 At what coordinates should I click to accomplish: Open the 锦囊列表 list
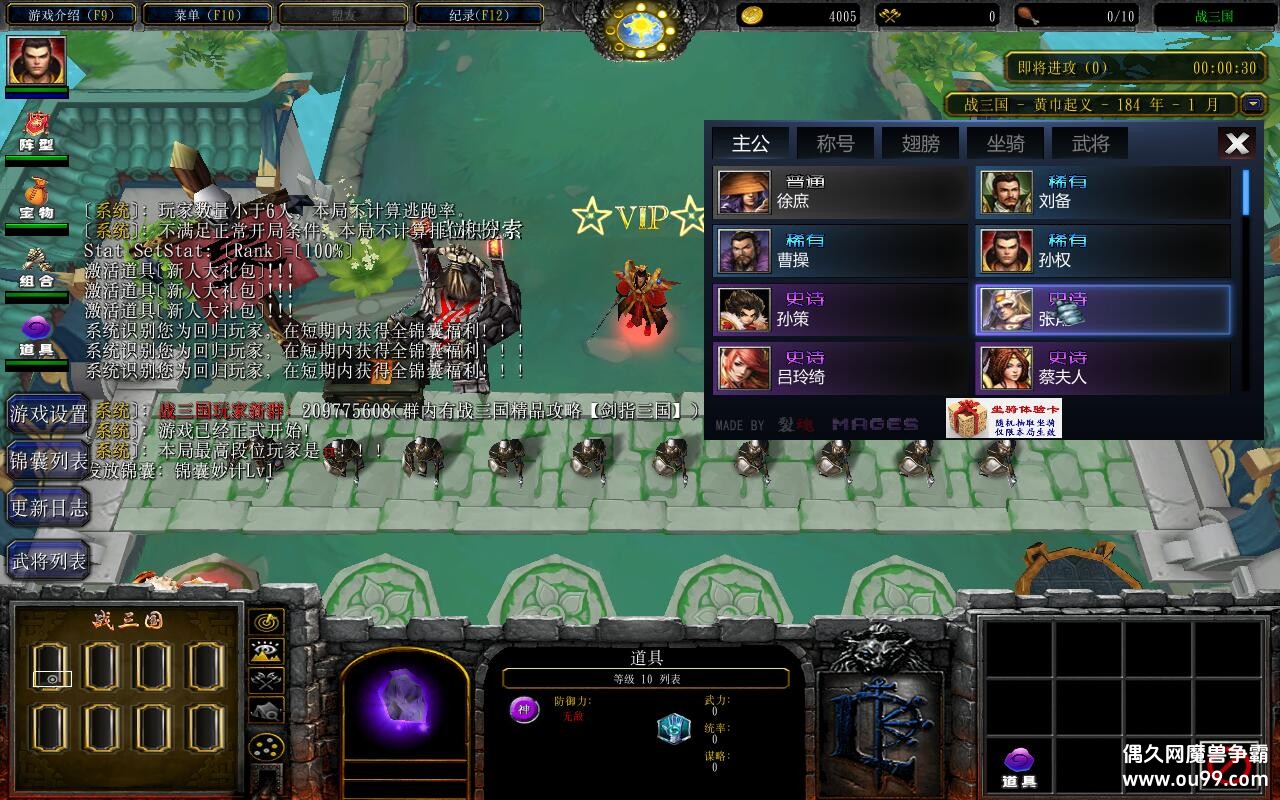pos(48,460)
